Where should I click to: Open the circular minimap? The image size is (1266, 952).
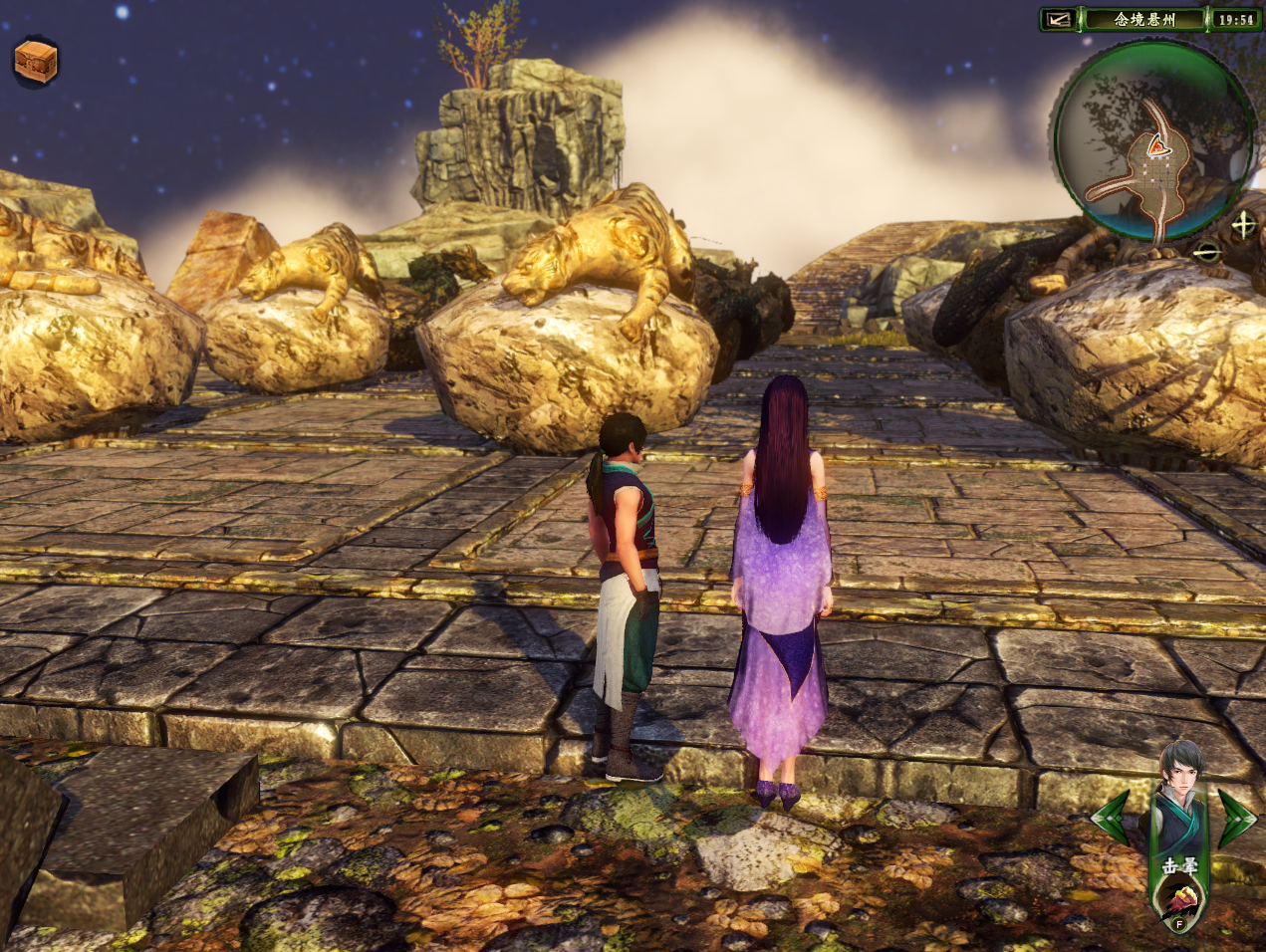click(1152, 141)
